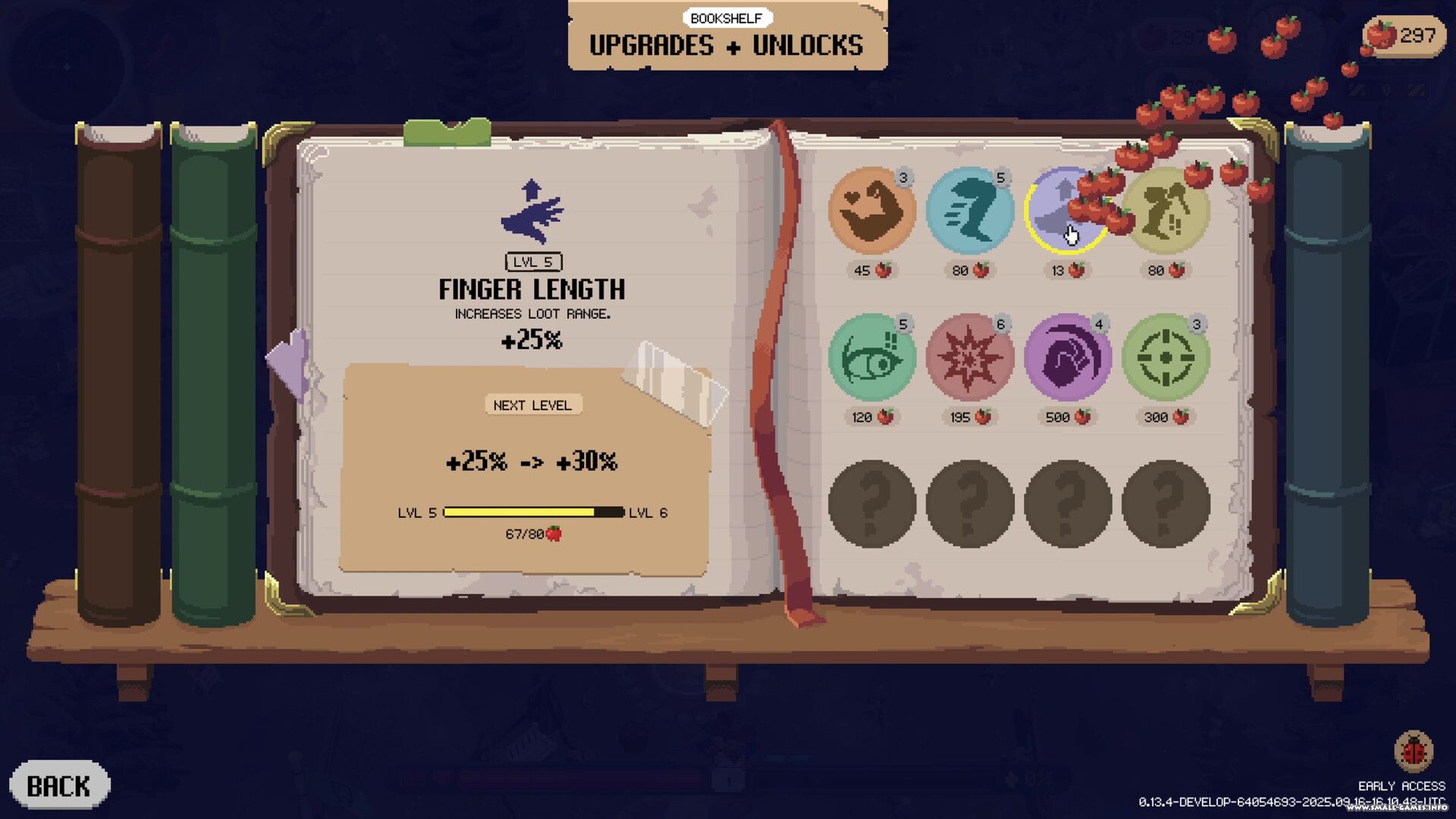1456x819 pixels.
Task: Pick the green crosshair upgrade
Action: pyautogui.click(x=1166, y=357)
